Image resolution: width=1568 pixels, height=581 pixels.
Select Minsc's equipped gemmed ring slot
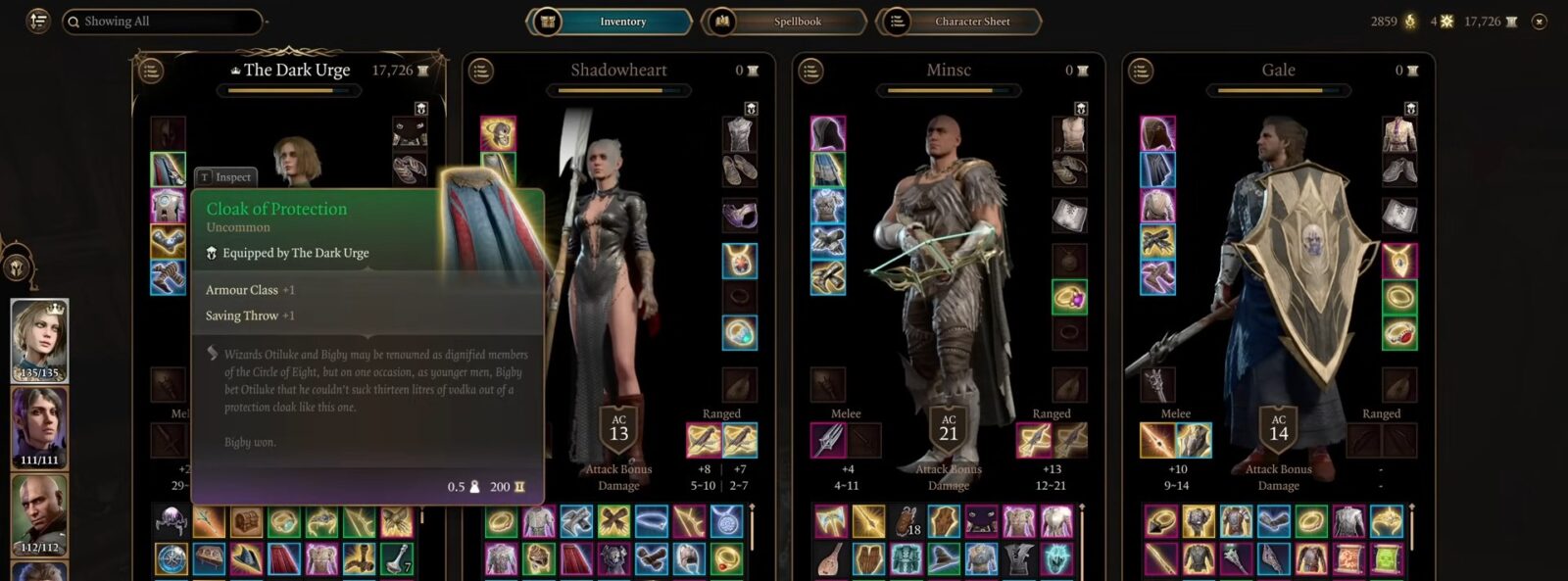pos(1069,297)
